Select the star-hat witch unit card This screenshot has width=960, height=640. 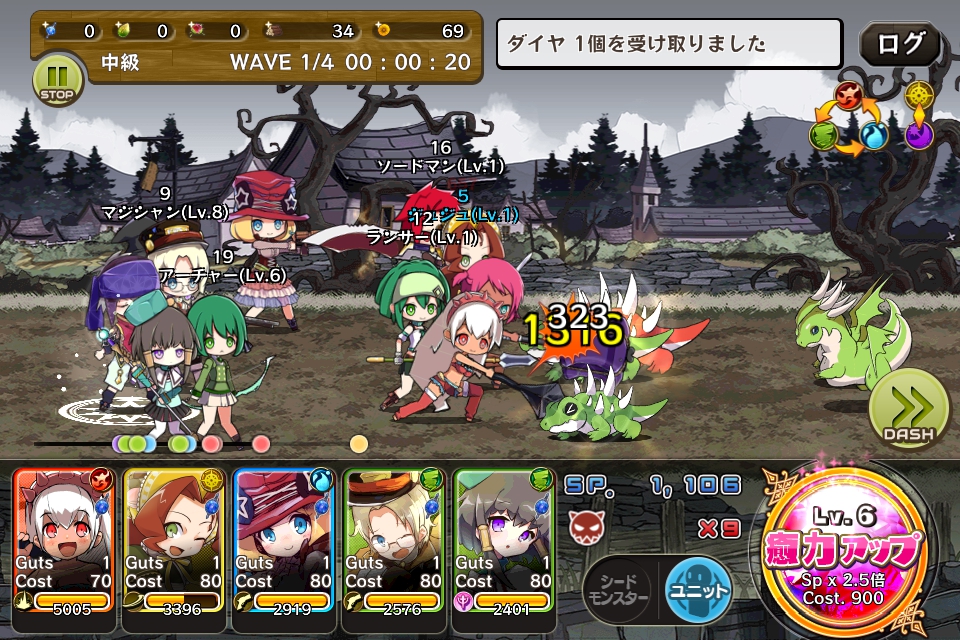284,540
